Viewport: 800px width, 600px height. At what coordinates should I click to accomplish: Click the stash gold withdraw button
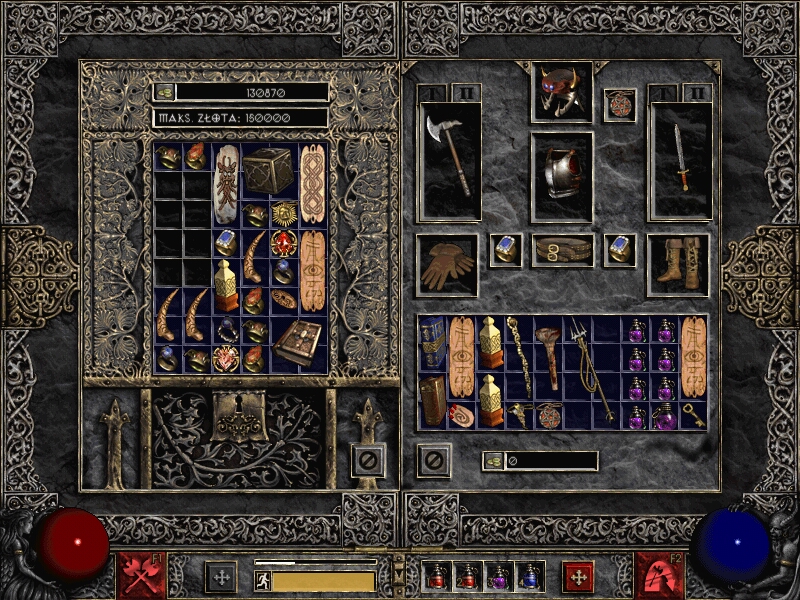[x=165, y=91]
